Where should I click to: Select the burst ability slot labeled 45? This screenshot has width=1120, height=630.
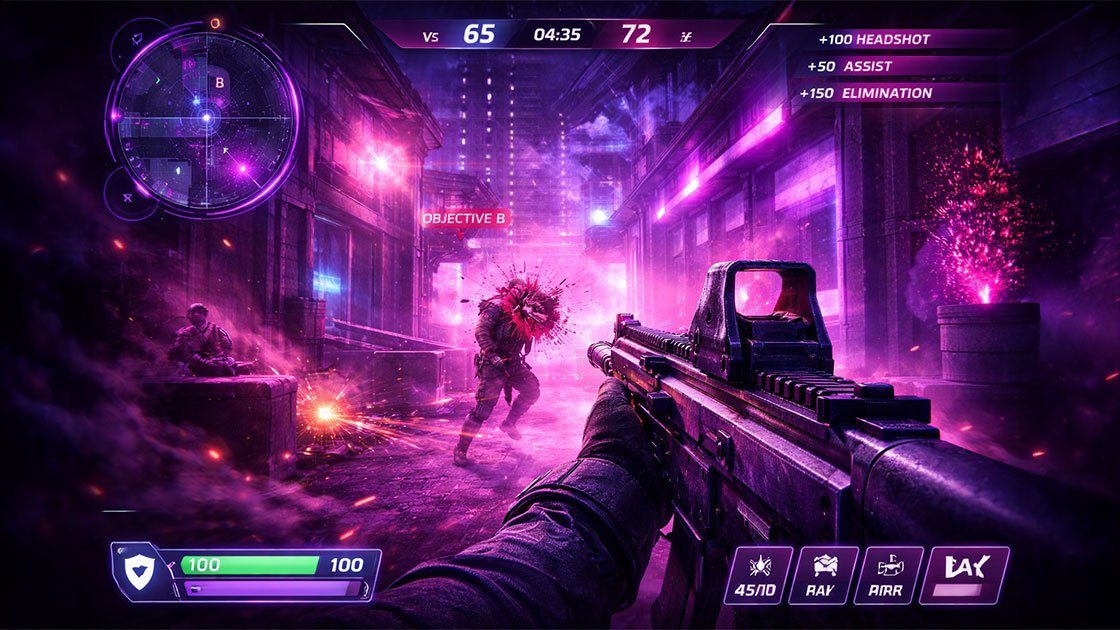(x=758, y=575)
